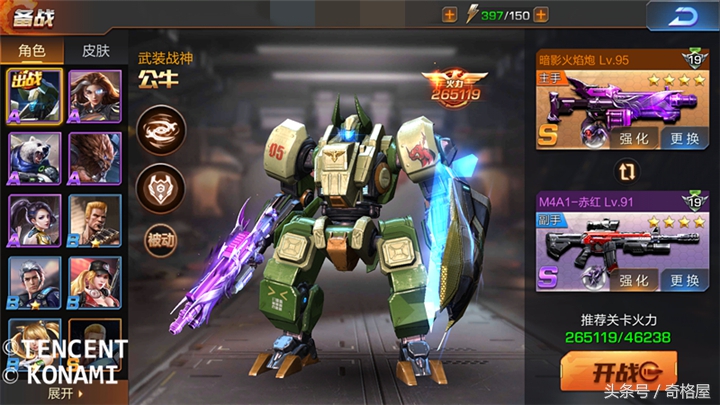Choose the mech character marked 出战

(x=35, y=94)
